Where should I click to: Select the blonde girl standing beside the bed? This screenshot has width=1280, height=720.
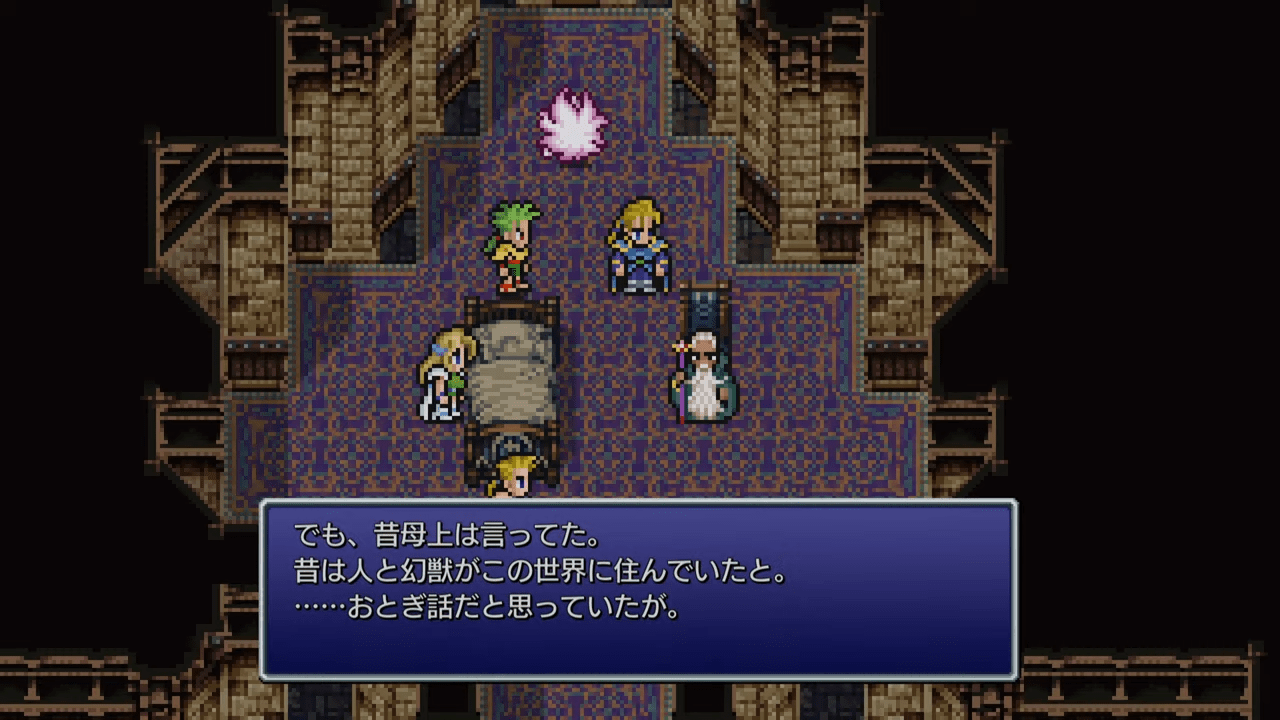pos(445,370)
